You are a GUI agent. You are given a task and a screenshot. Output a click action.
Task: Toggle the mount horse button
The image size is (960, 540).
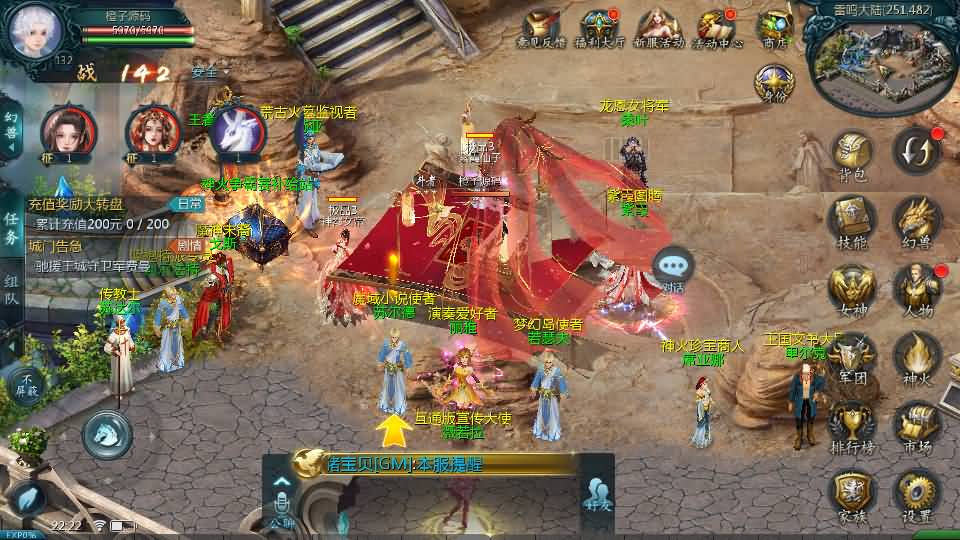click(107, 433)
